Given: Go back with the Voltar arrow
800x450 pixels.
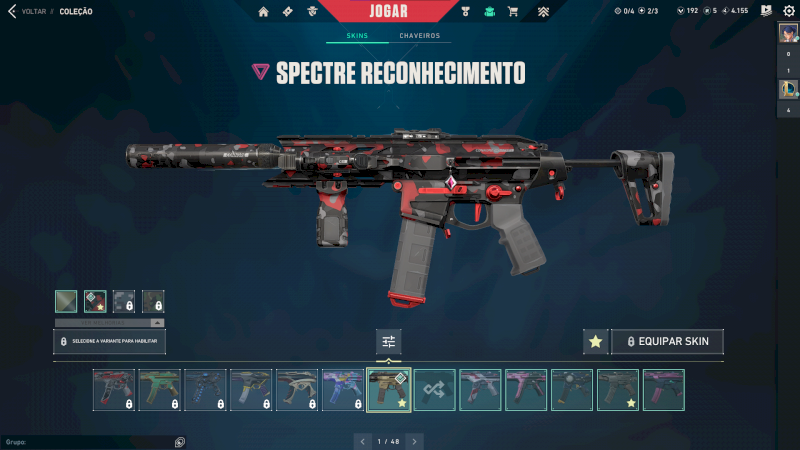Looking at the screenshot, I should [12, 11].
